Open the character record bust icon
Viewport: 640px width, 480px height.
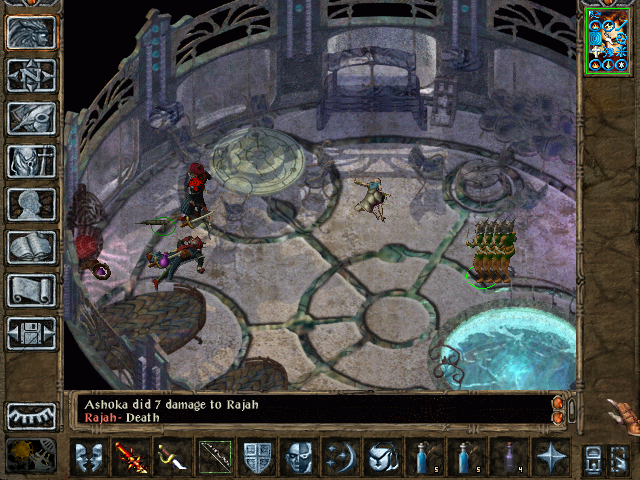[x=31, y=204]
